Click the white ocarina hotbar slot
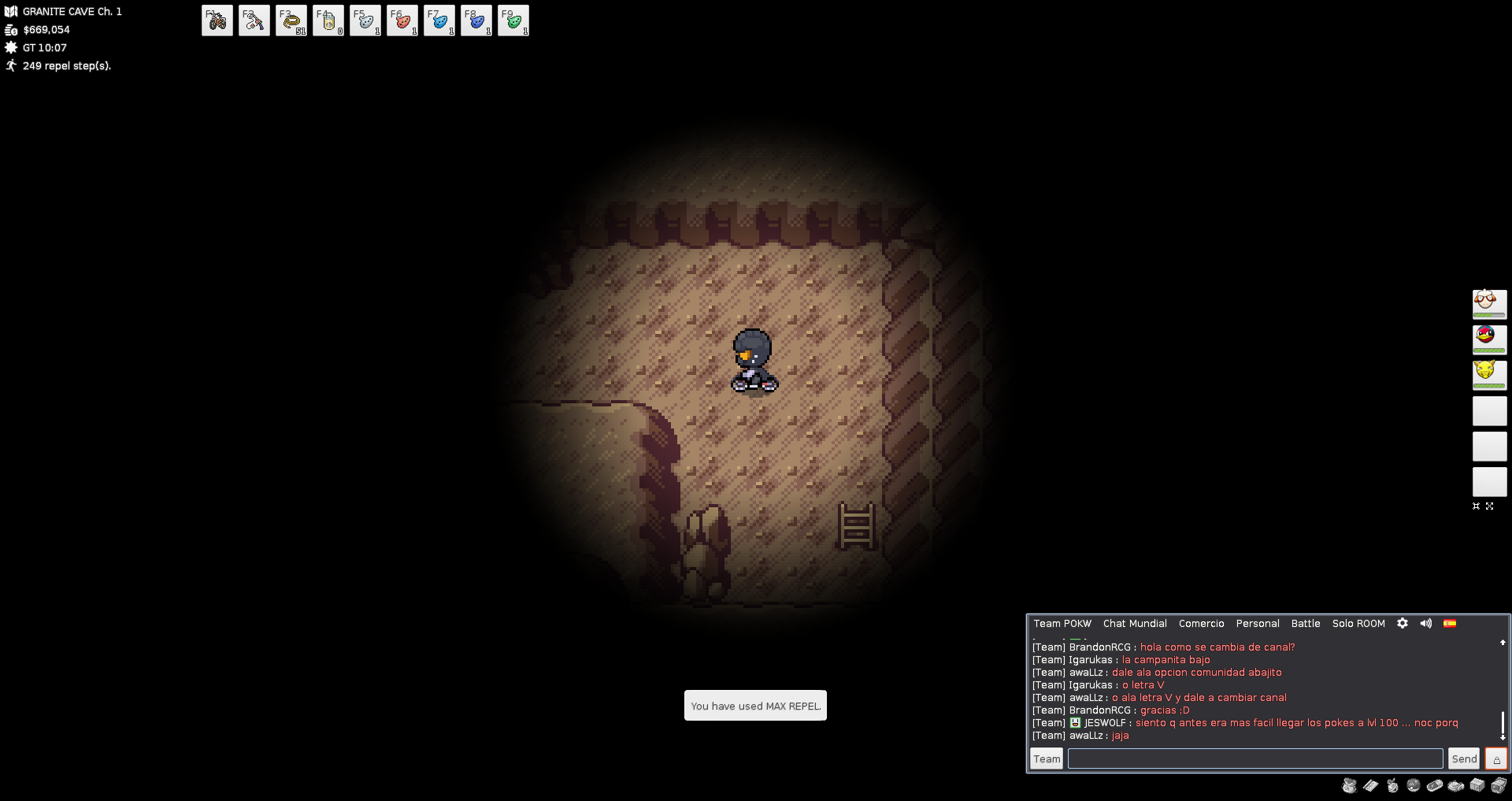This screenshot has height=801, width=1512. click(365, 20)
